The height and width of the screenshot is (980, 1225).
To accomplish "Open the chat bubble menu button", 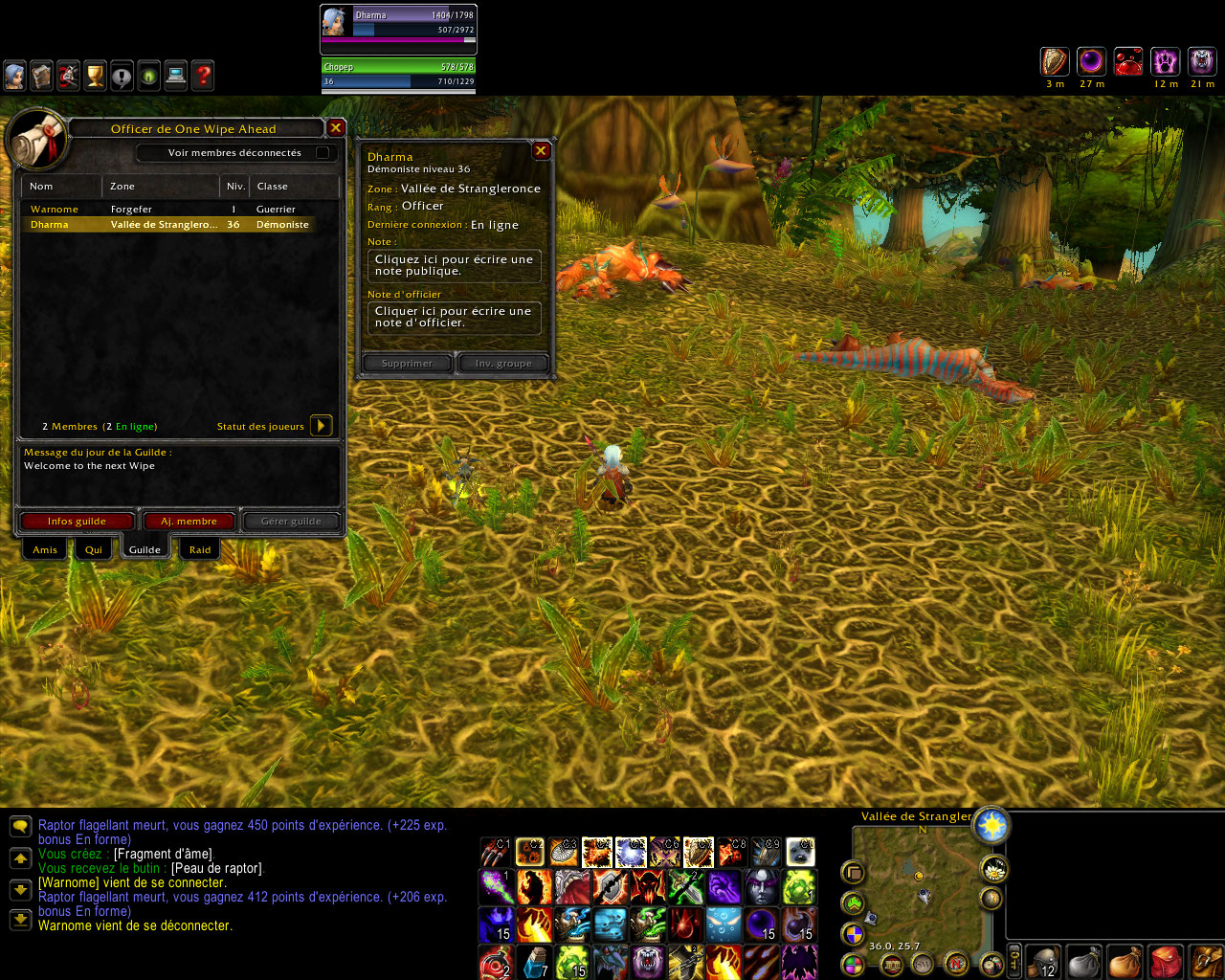I will click(x=20, y=826).
